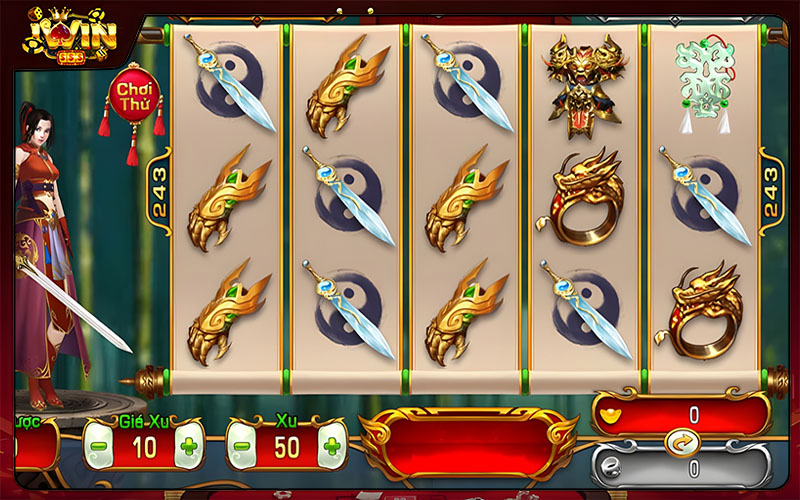Increase the Giá Xu coin value

(x=189, y=445)
